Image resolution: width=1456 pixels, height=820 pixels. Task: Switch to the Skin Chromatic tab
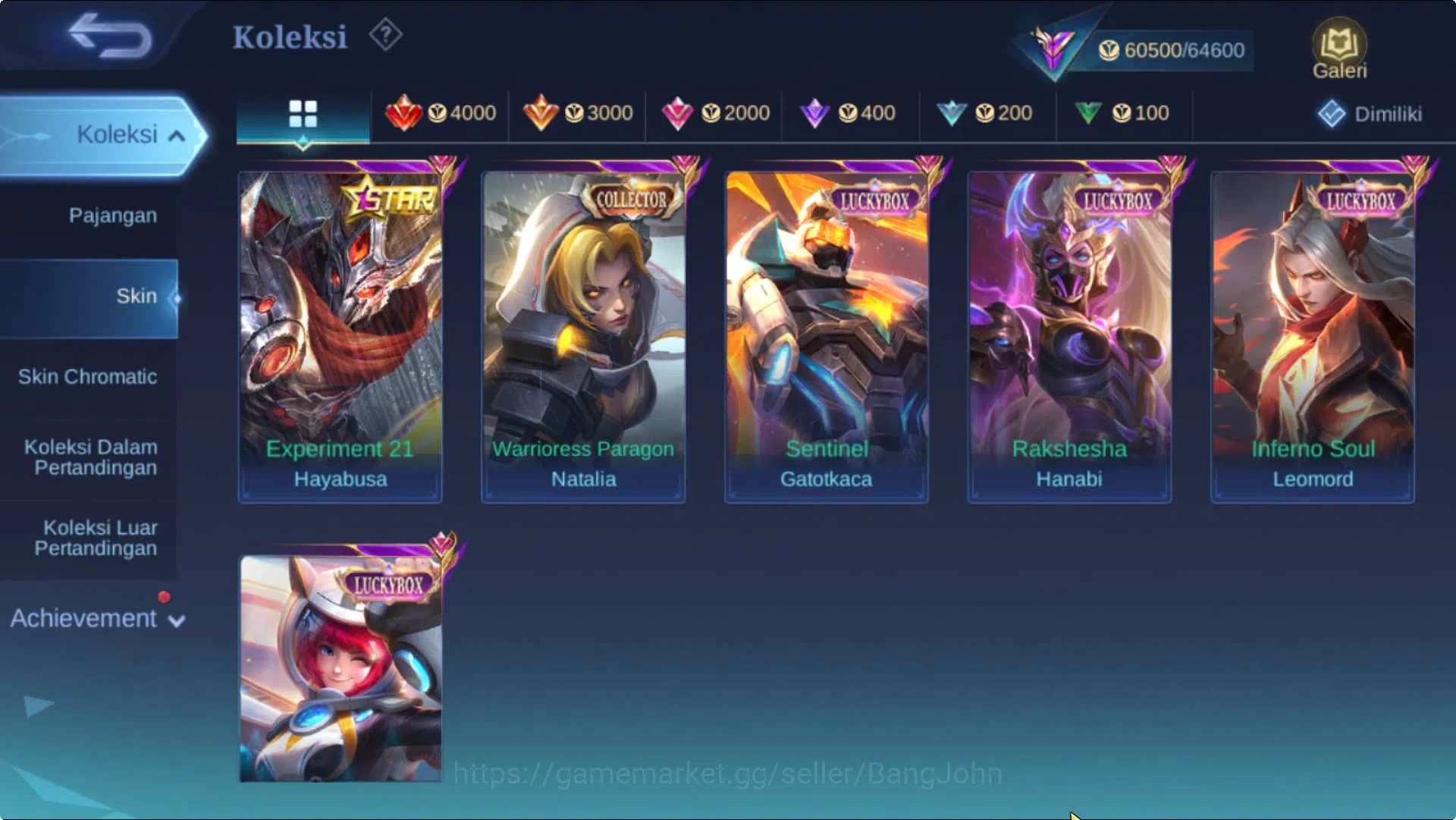(x=89, y=376)
